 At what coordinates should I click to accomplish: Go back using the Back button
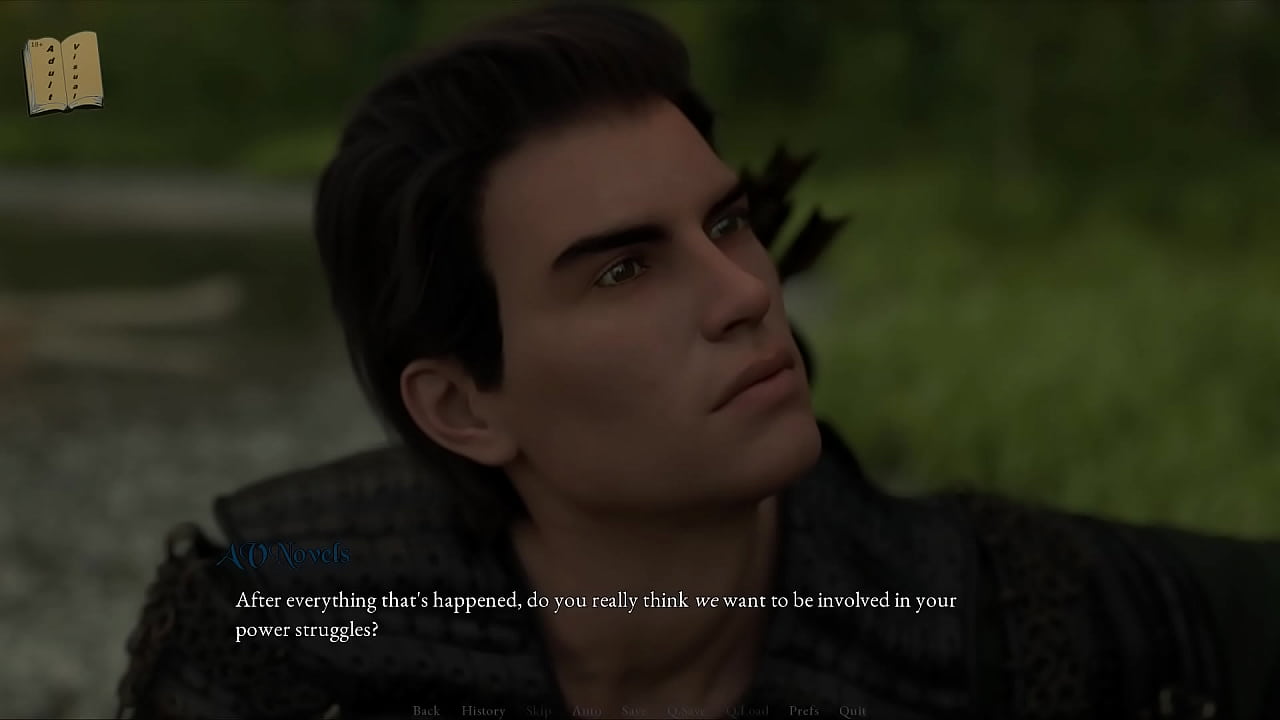coord(426,711)
